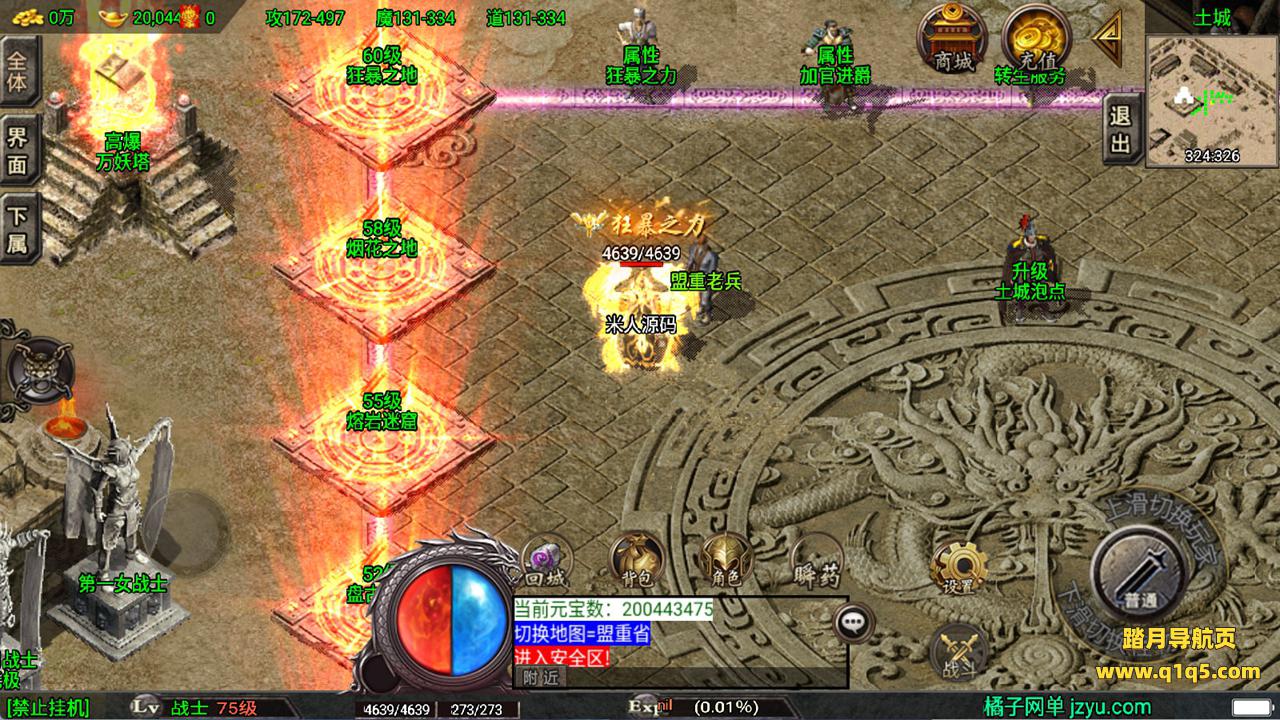Use the 回城 return-to-town icon

point(546,560)
